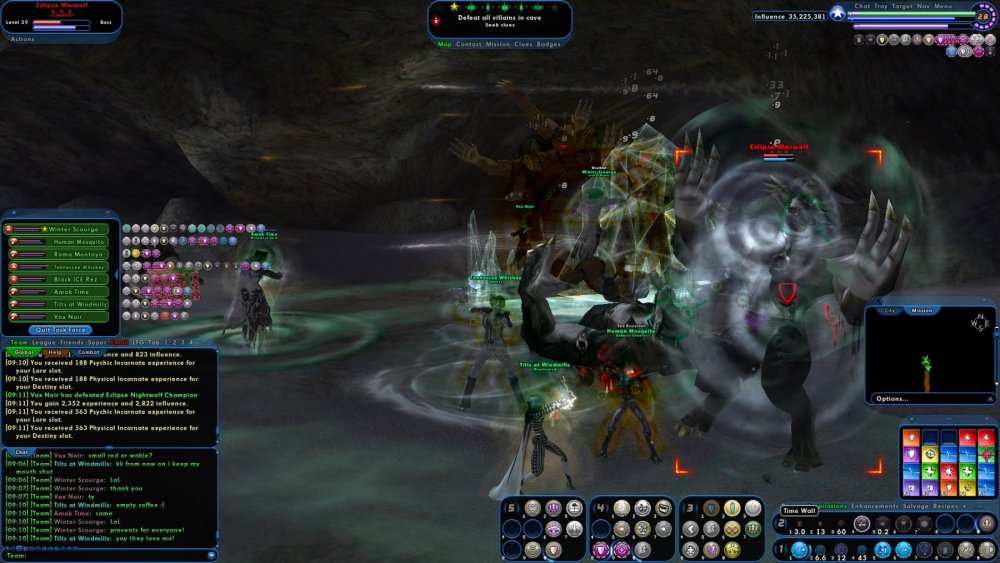The image size is (1000, 563).
Task: Open the Salvage inventory
Action: pos(915,507)
